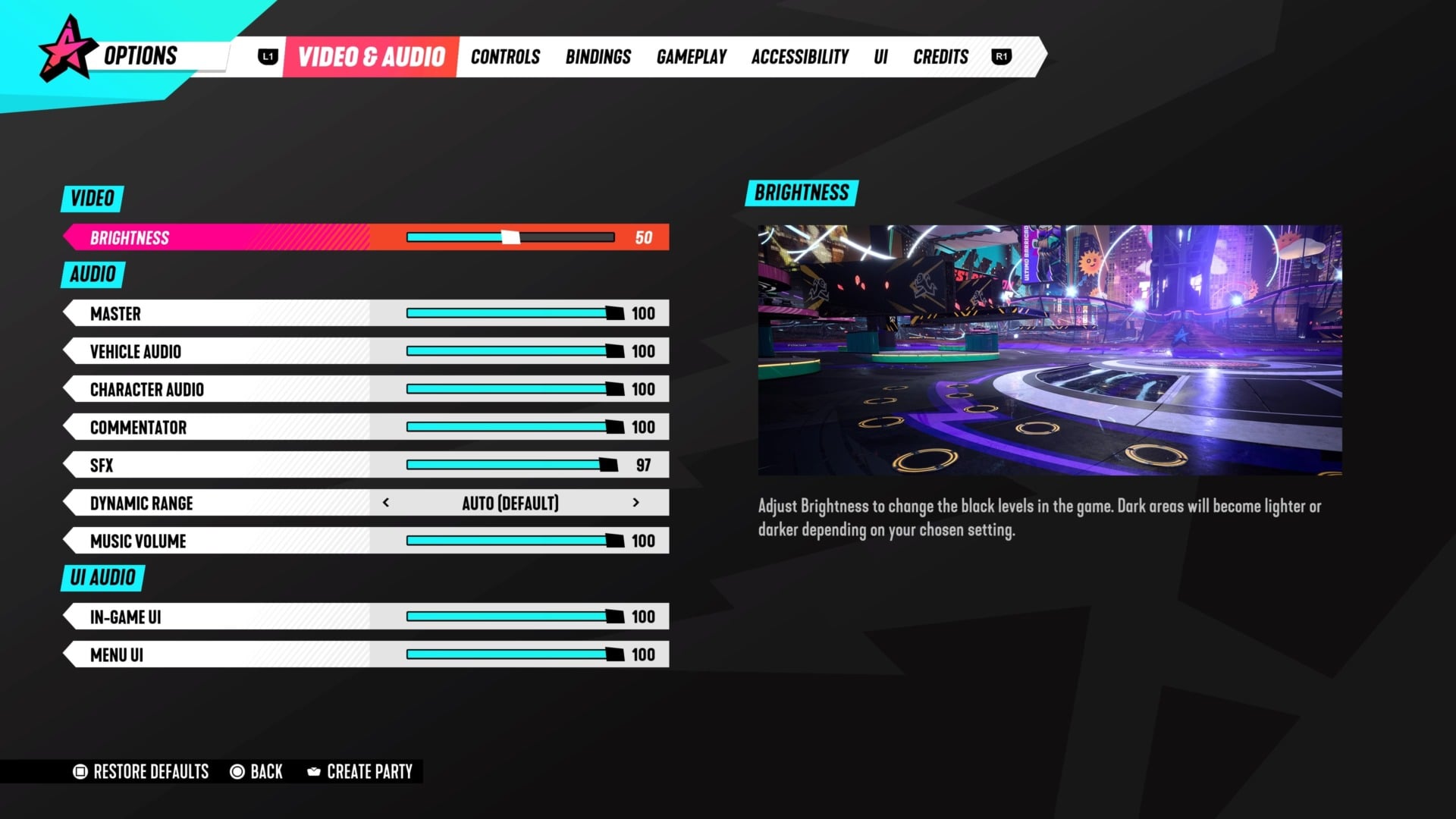
Task: Click the pink star game logo
Action: [x=67, y=53]
